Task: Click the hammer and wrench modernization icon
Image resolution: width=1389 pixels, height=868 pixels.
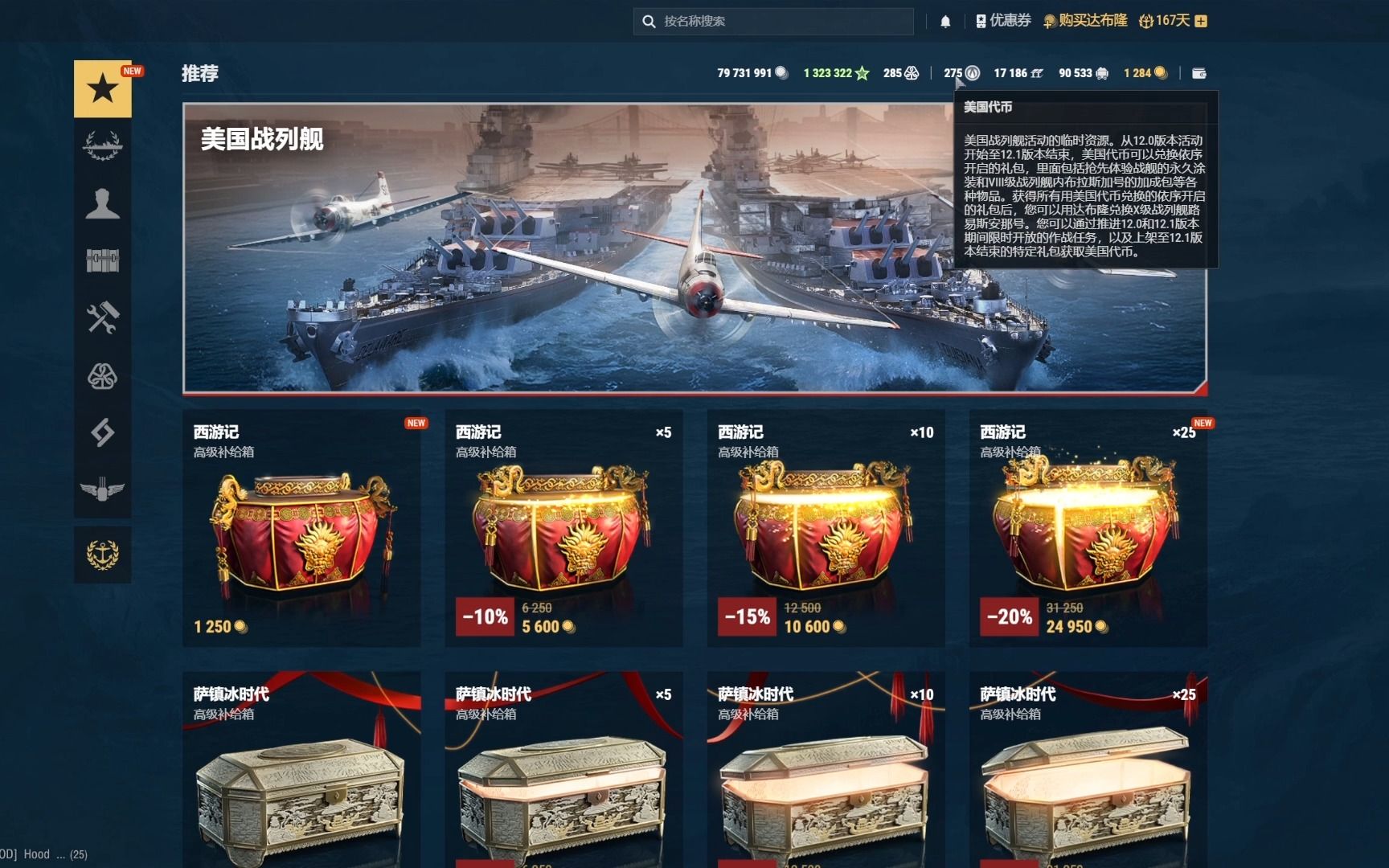Action: [102, 317]
